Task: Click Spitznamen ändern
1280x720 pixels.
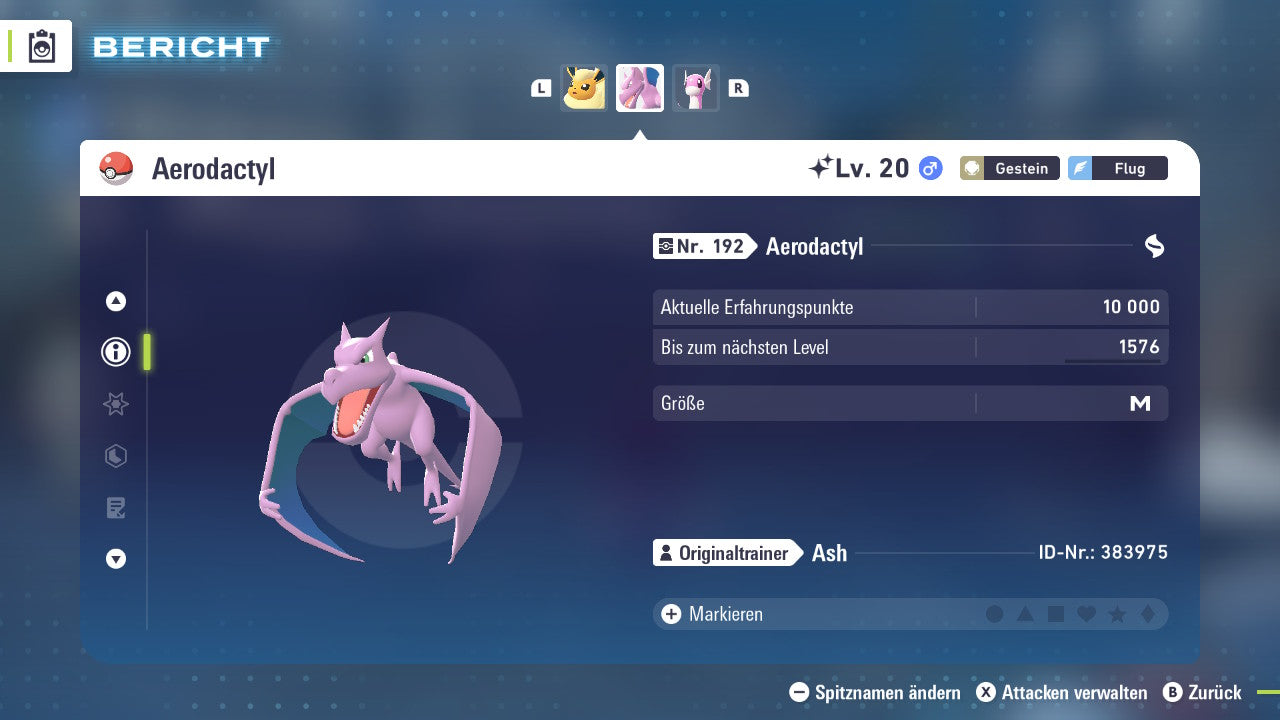Action: [x=886, y=692]
